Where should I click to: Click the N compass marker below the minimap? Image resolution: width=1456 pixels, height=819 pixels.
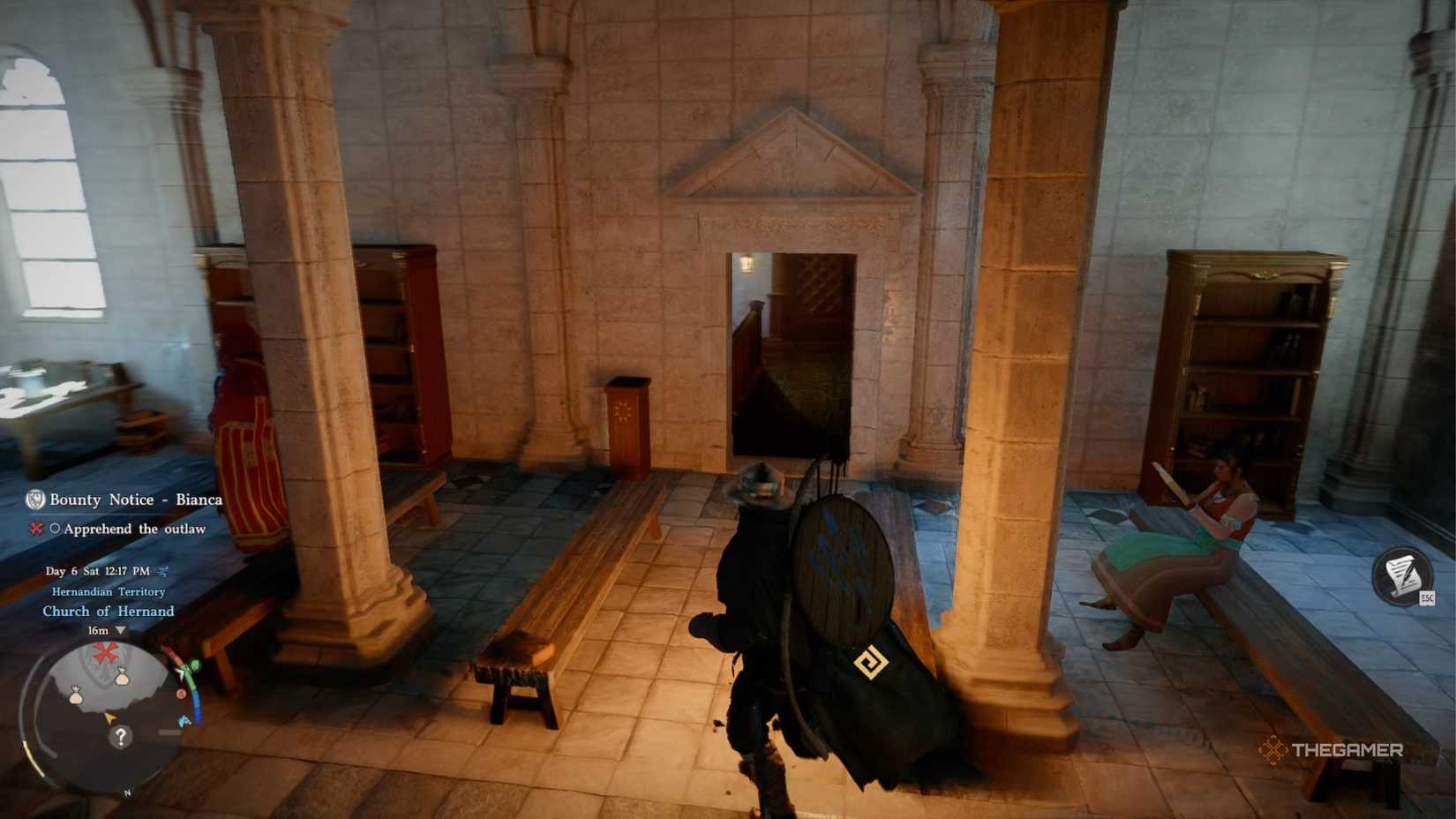pos(128,792)
